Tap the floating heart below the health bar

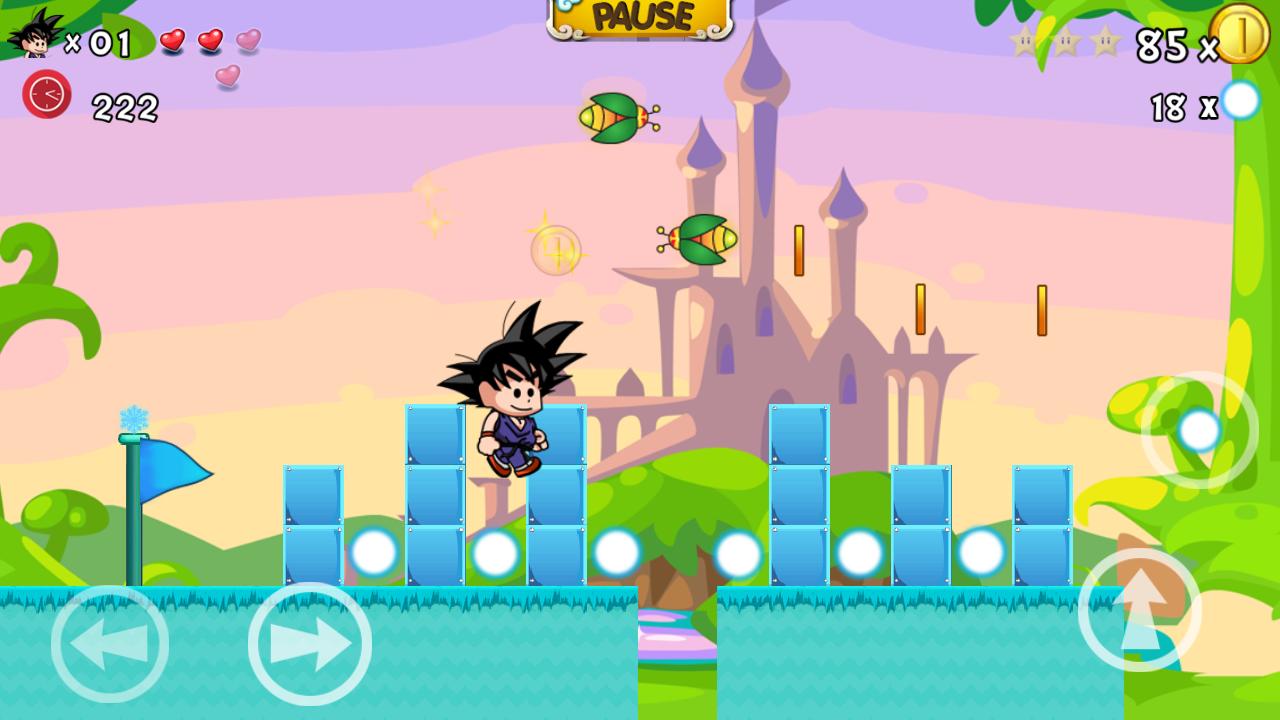tap(228, 77)
